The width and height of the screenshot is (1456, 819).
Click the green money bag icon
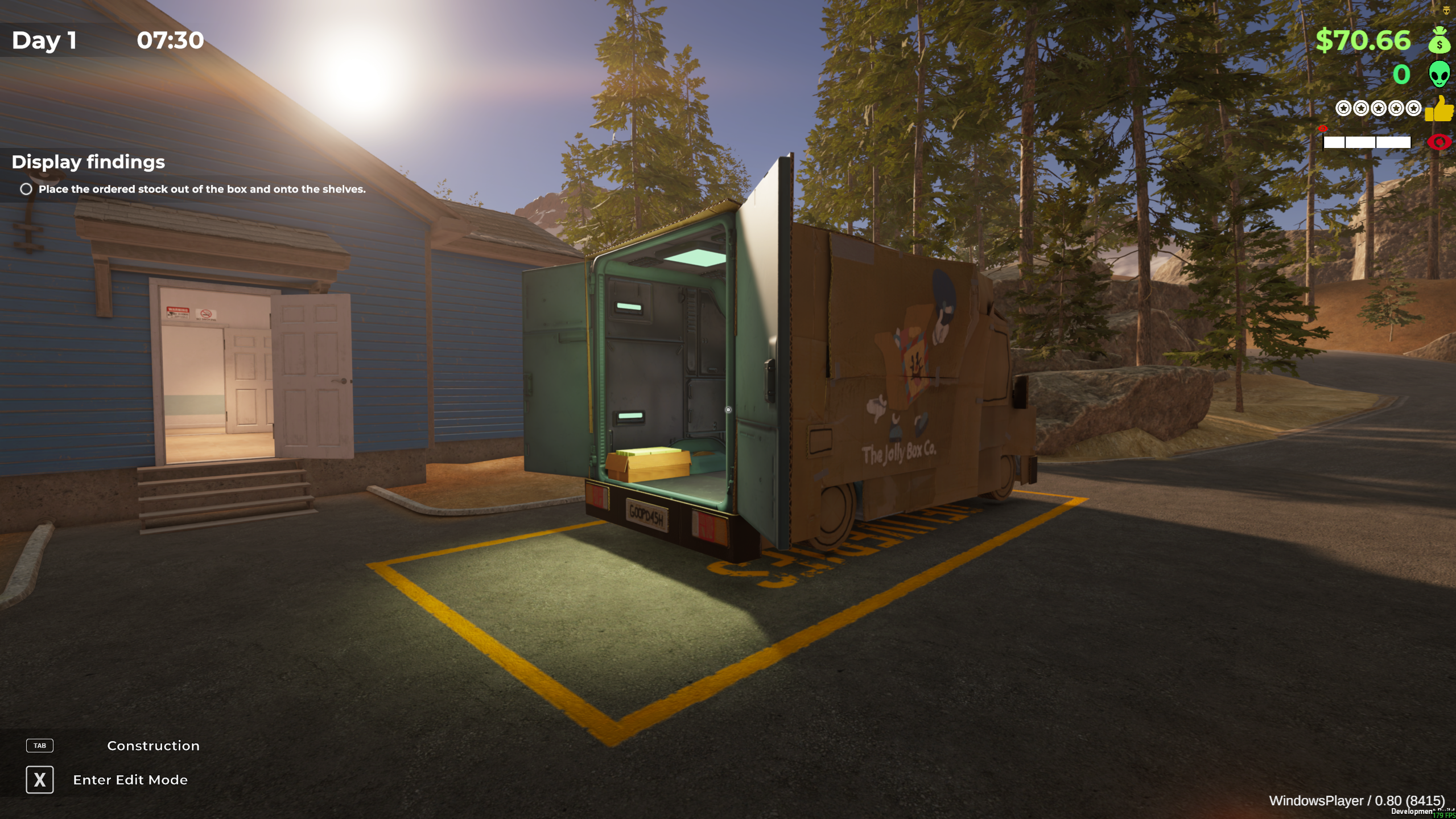[x=1439, y=41]
